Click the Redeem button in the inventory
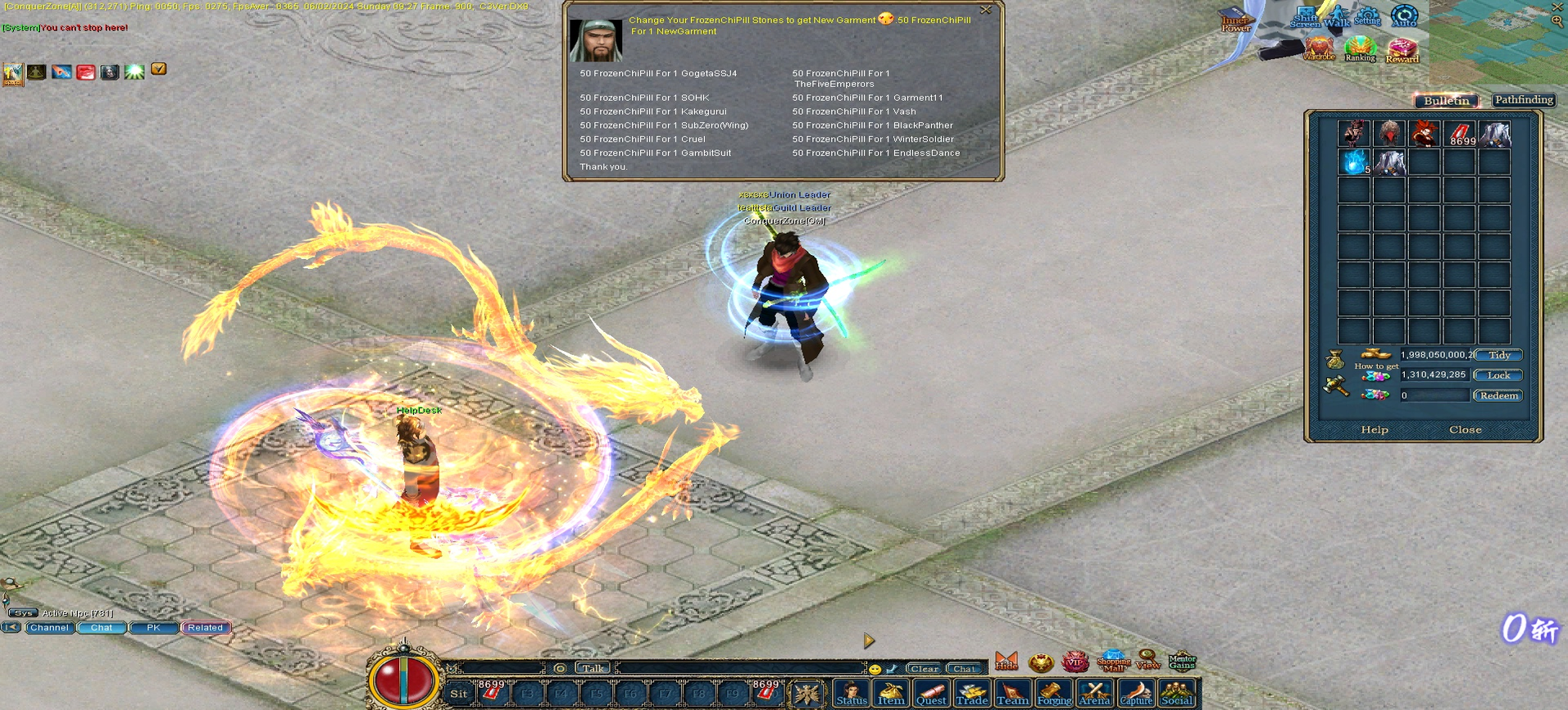Viewport: 1568px width, 710px height. (1498, 396)
